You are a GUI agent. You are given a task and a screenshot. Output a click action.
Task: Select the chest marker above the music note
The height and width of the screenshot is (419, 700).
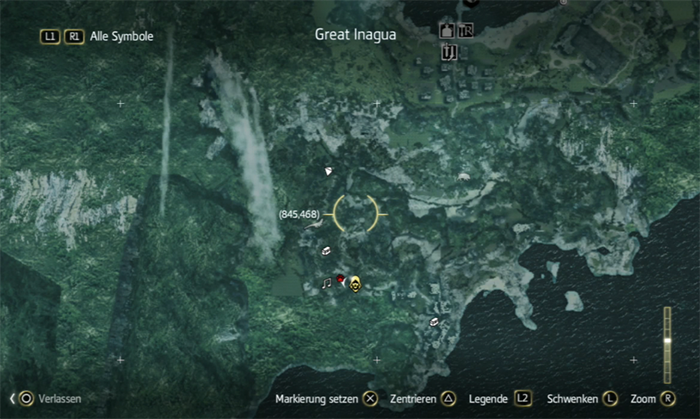(x=326, y=252)
